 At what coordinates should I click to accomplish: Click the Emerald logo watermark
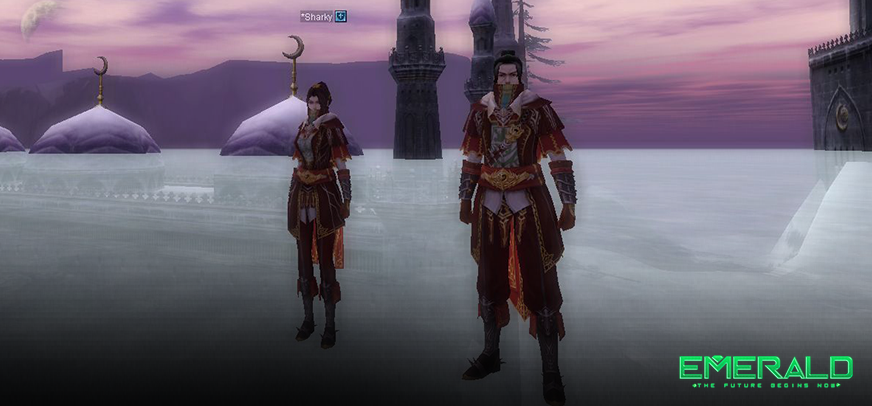(x=766, y=370)
